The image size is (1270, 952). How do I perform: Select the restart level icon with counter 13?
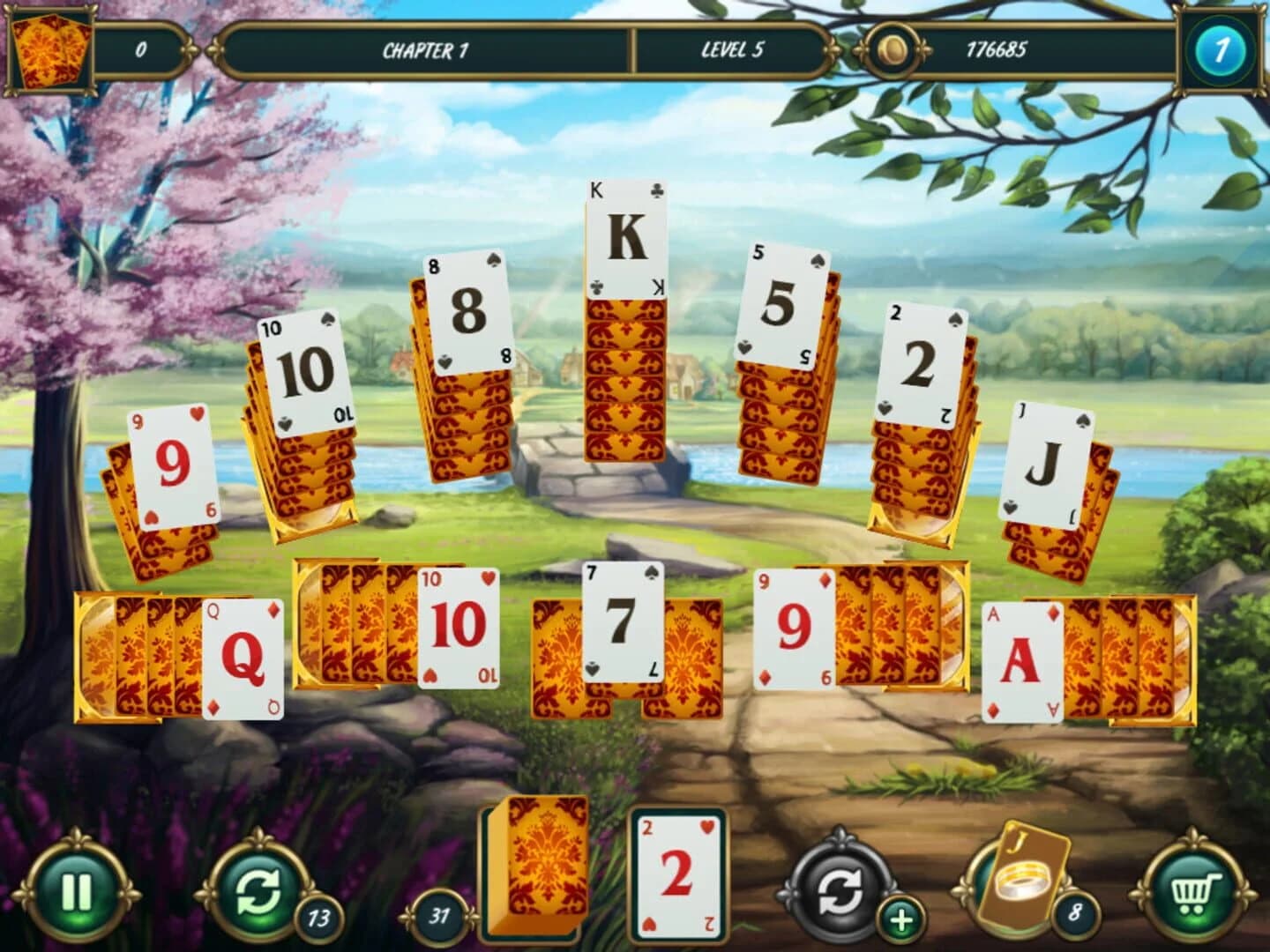tap(255, 893)
